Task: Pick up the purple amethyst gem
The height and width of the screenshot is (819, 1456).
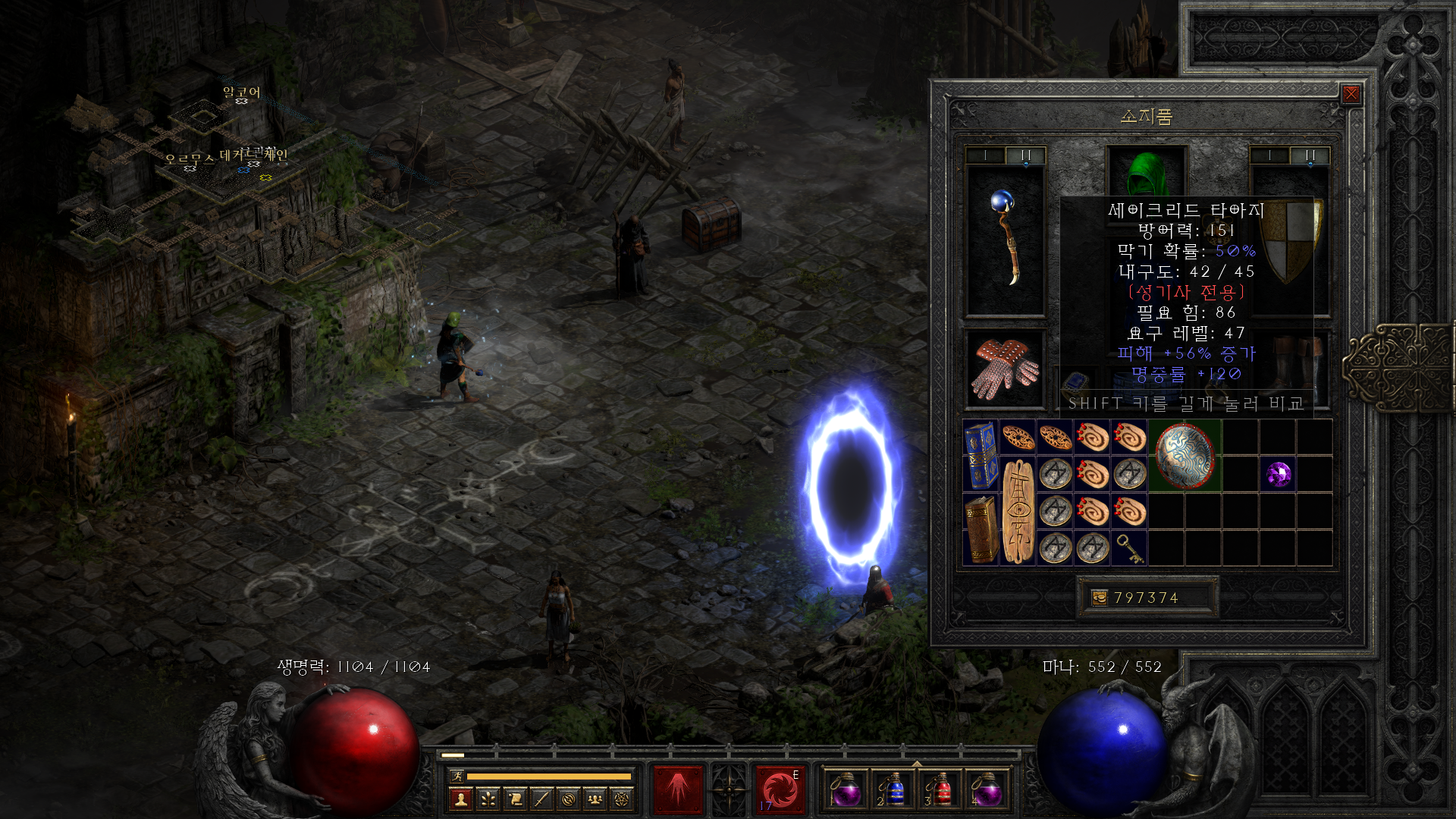Action: point(1279,475)
